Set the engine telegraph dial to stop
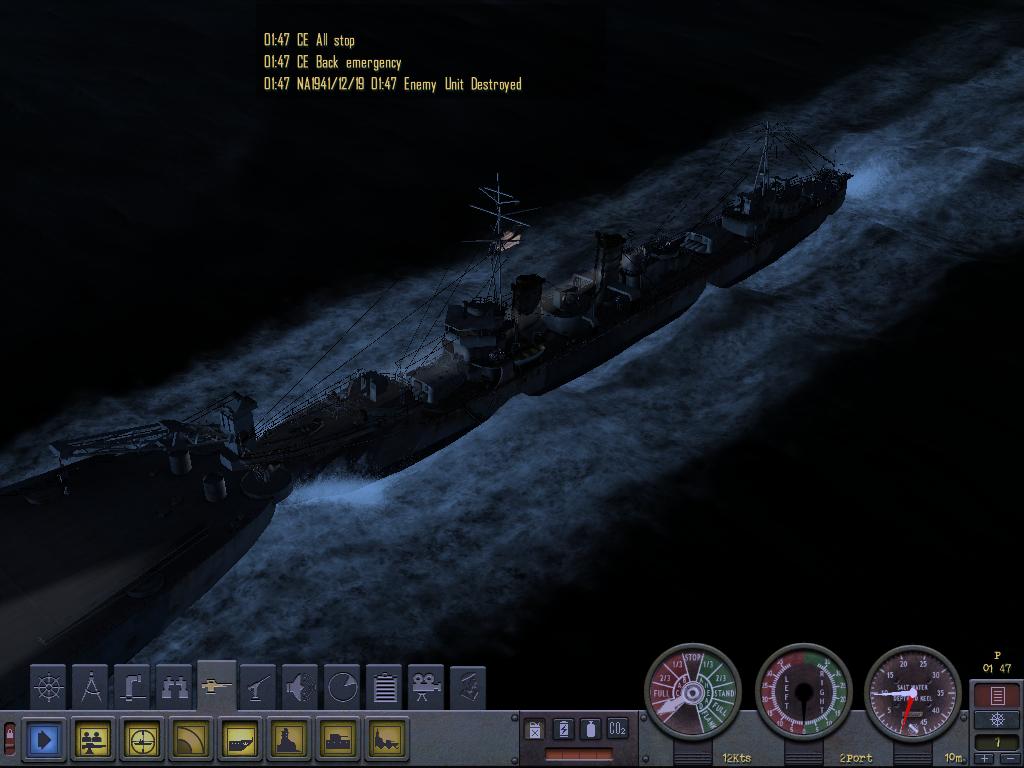Viewport: 1024px width, 768px height. tap(693, 662)
